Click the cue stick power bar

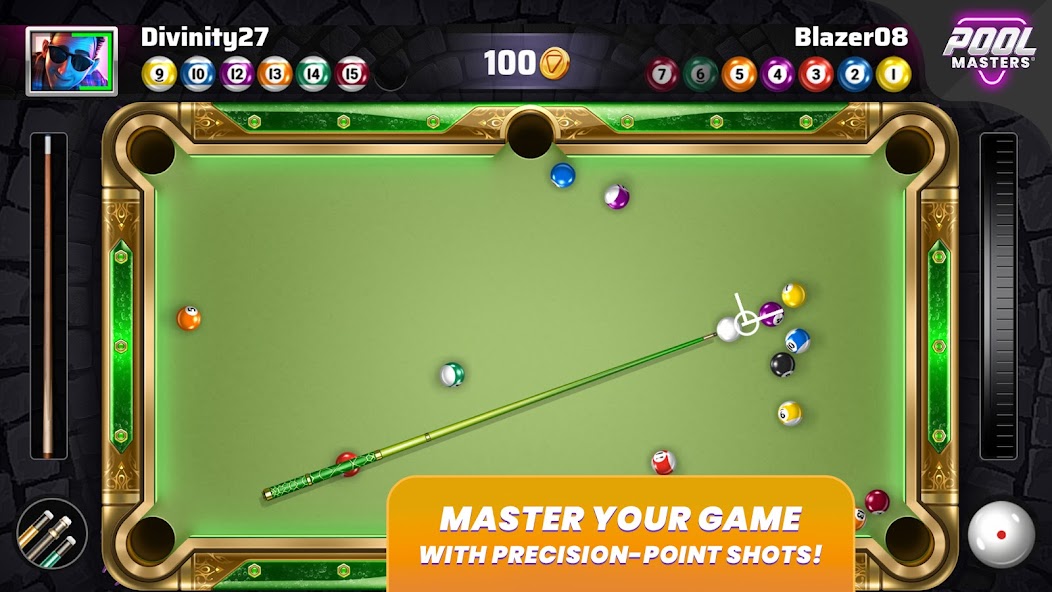pos(48,297)
